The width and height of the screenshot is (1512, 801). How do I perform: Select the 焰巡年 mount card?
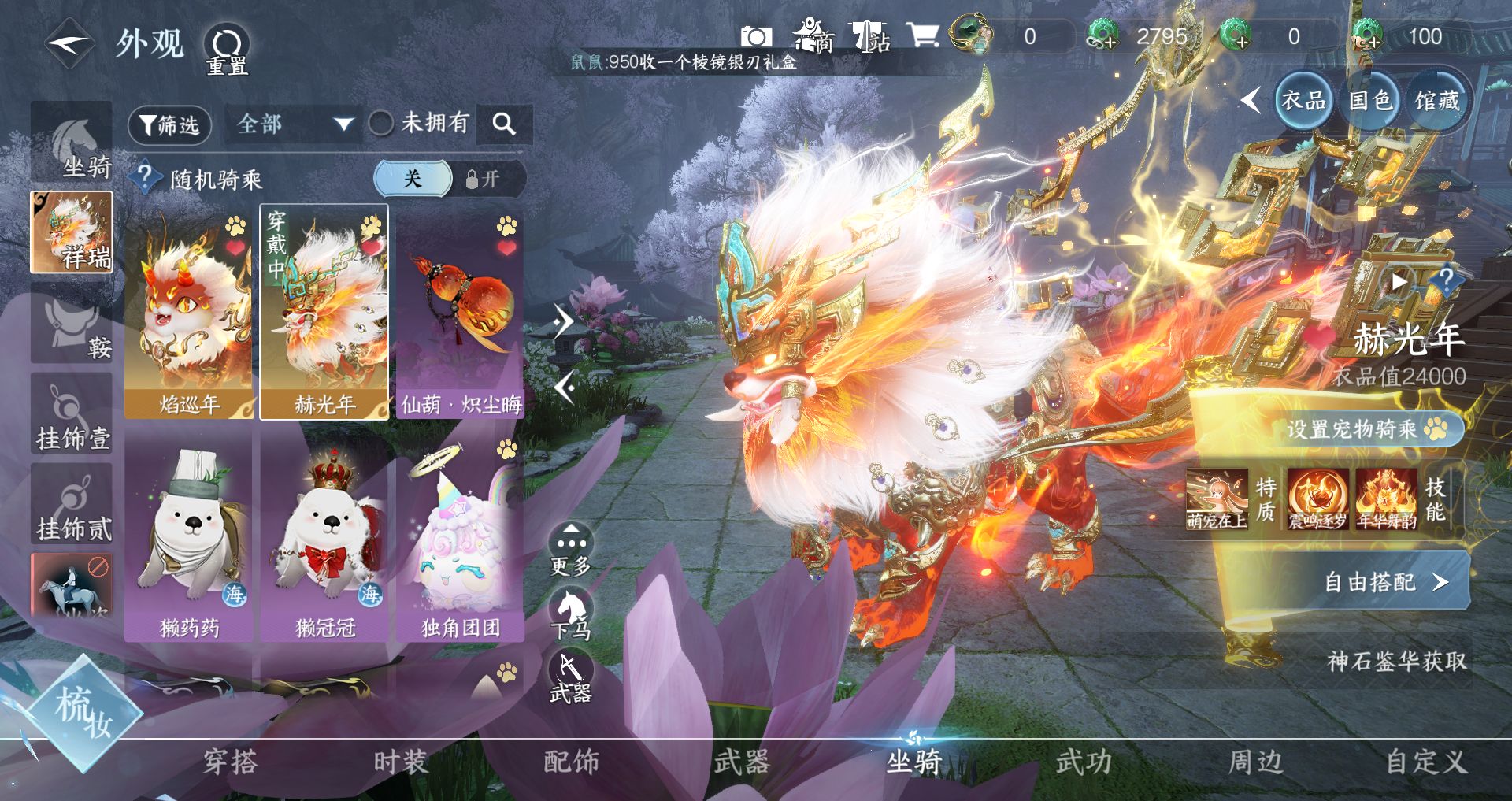click(x=189, y=313)
